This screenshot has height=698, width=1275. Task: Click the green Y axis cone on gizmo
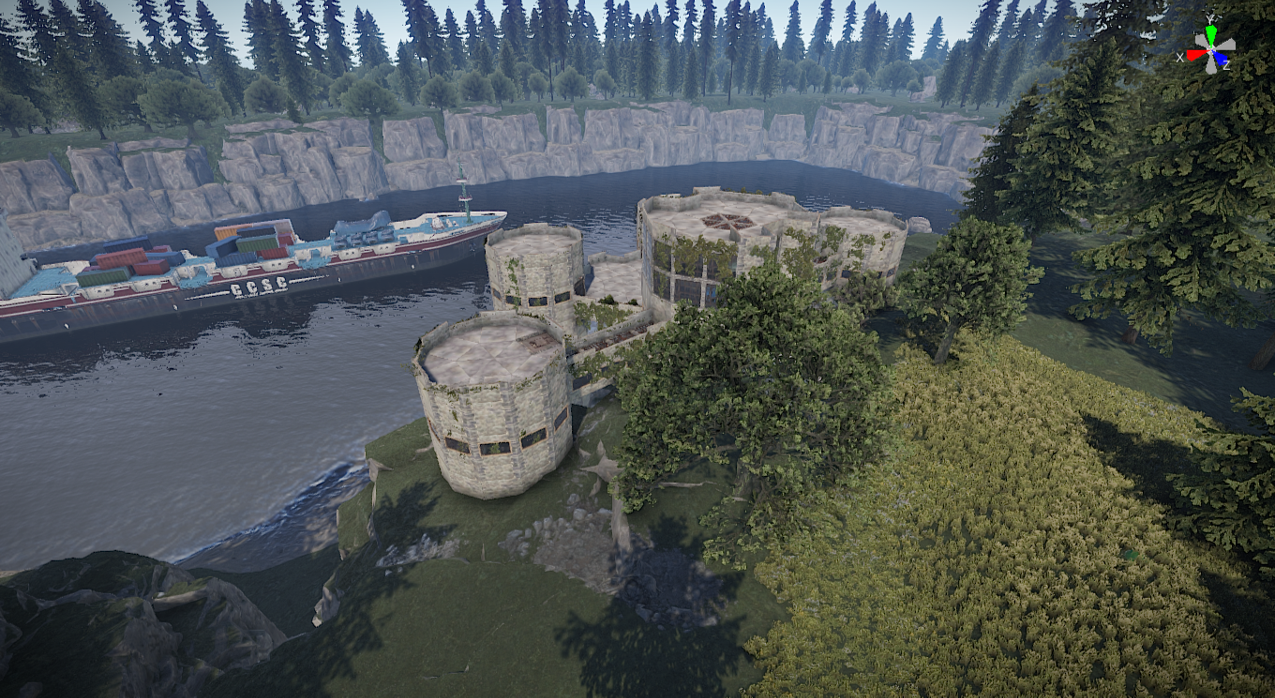click(x=1212, y=33)
